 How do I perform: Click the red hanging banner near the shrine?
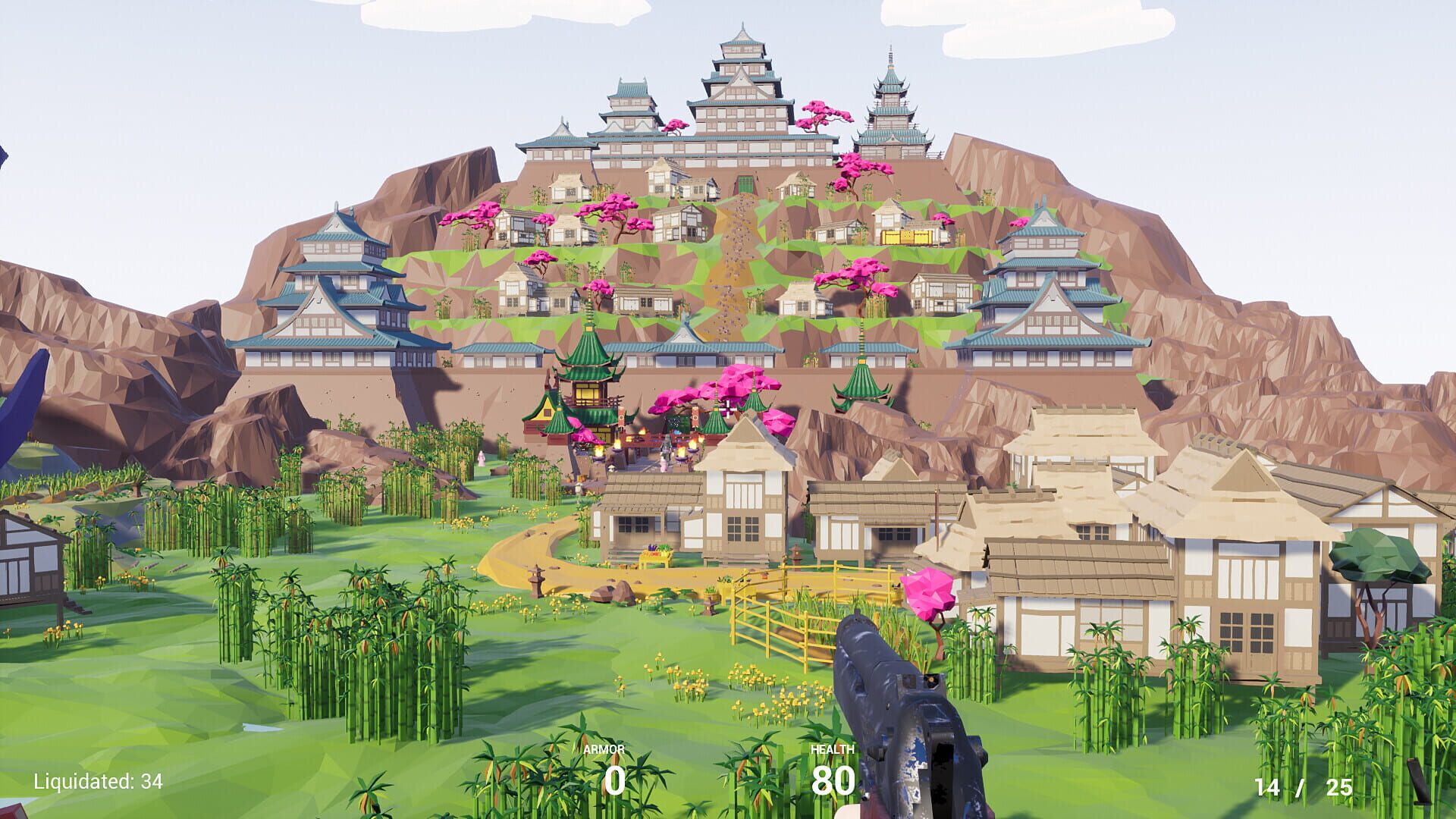pos(695,416)
